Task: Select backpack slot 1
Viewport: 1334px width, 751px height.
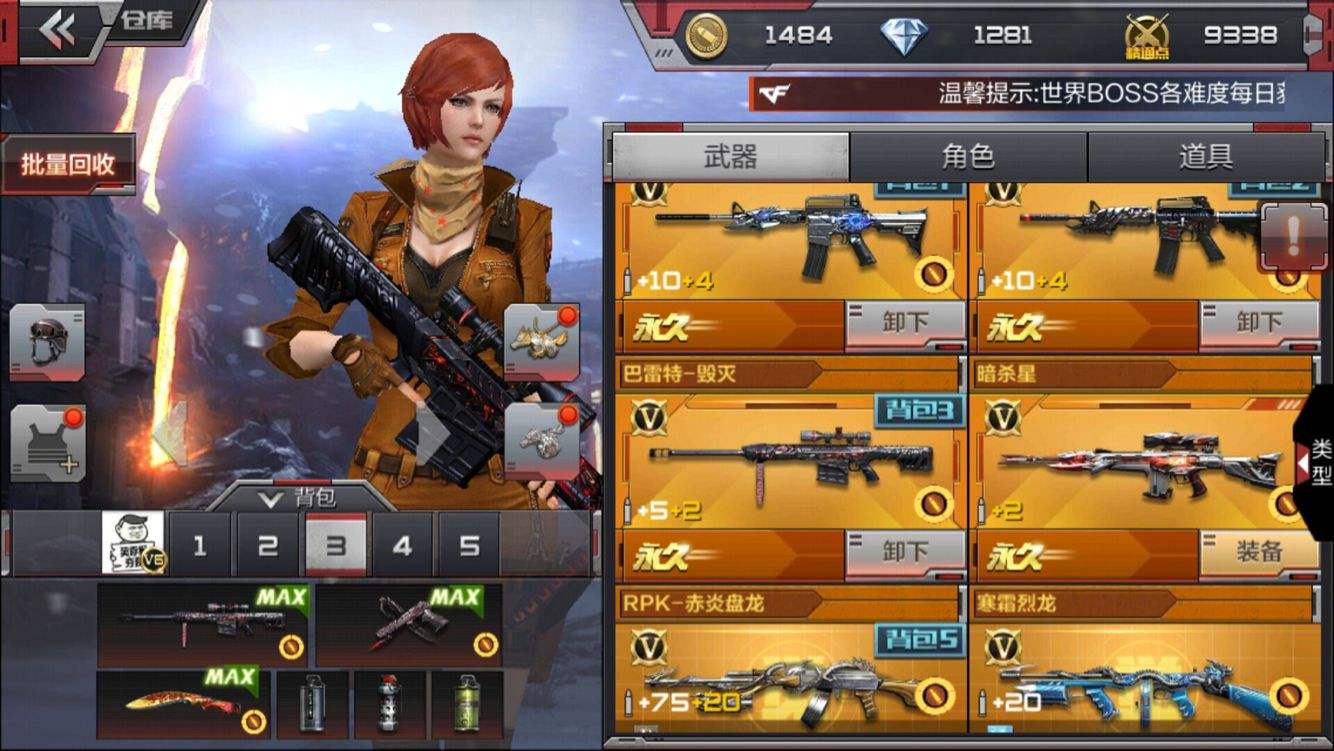Action: (x=200, y=546)
